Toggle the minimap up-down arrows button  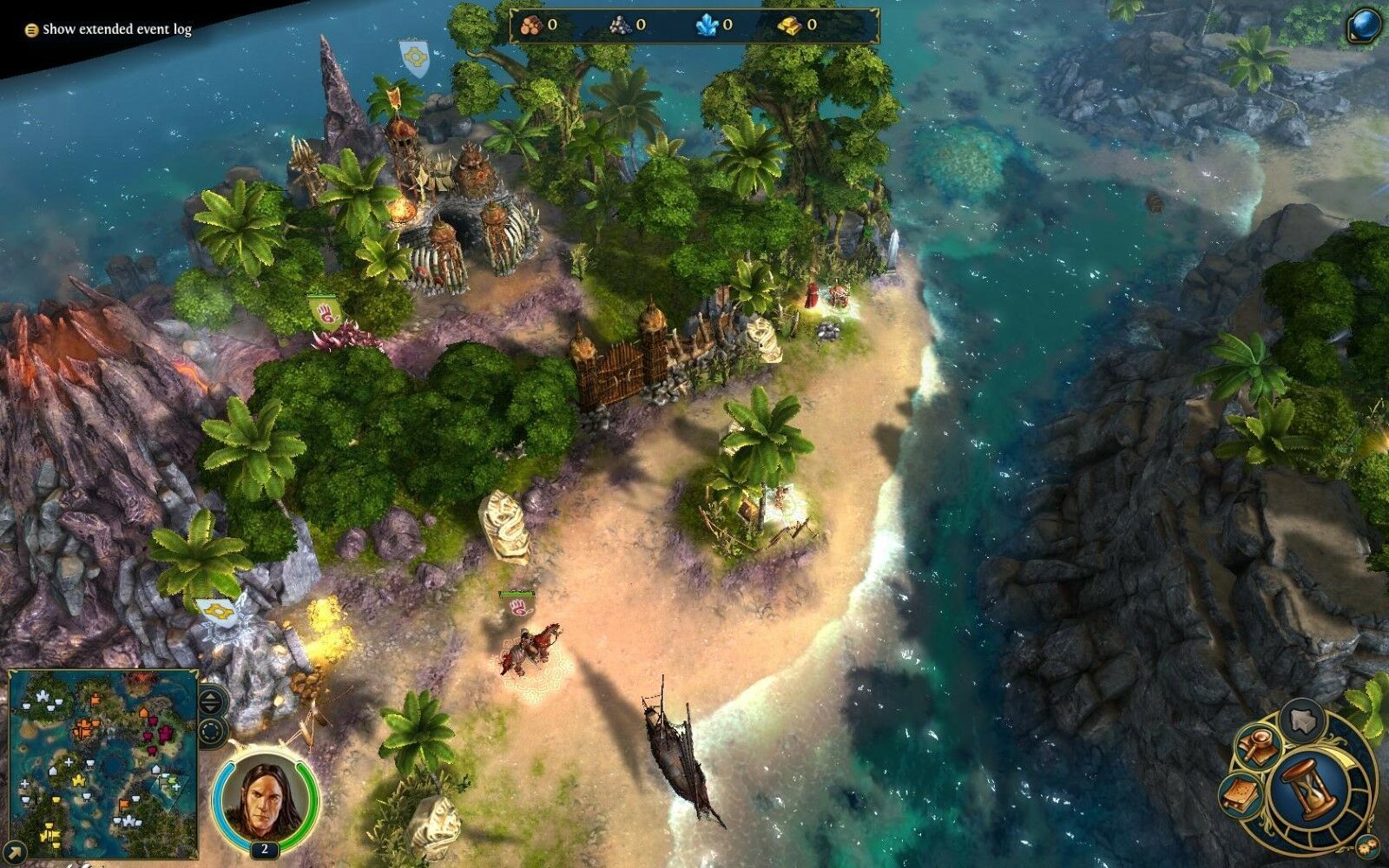[x=213, y=700]
